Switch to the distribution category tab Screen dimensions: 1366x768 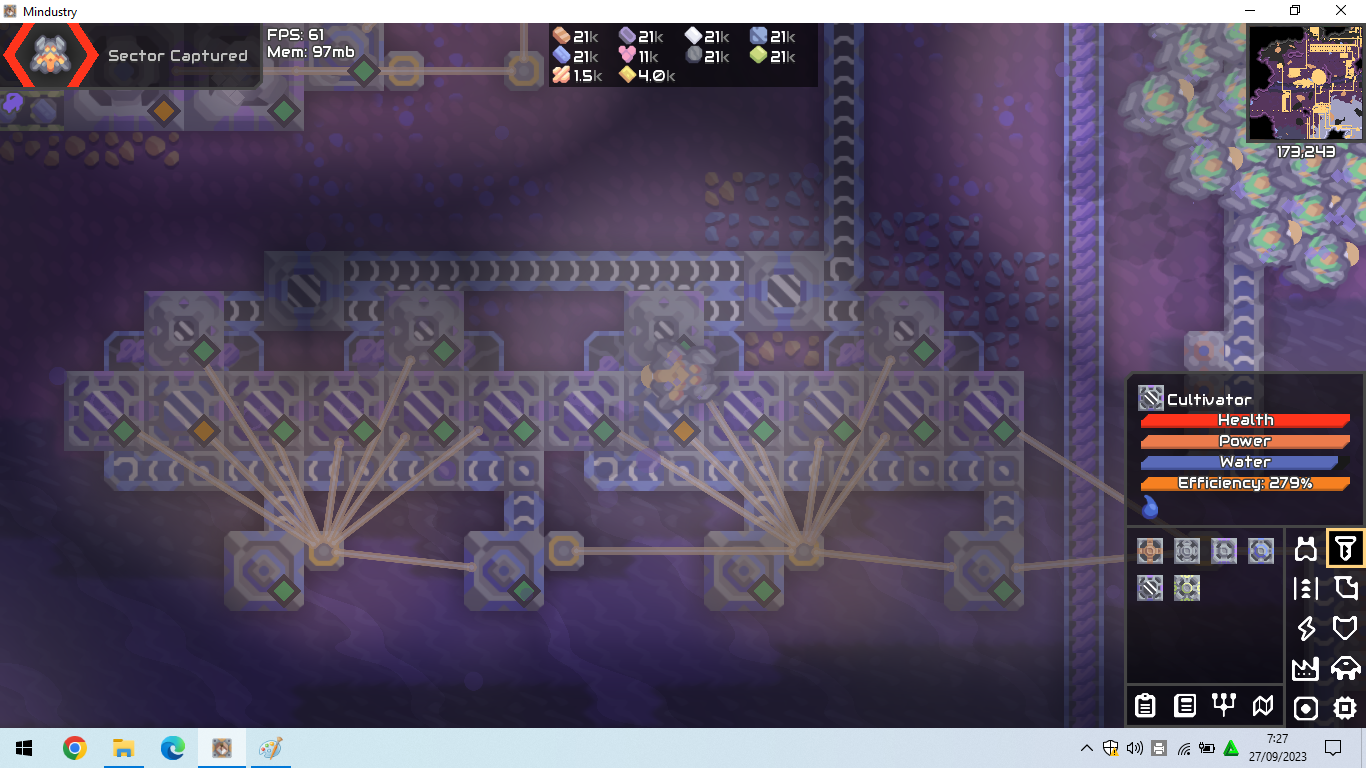tap(1306, 588)
